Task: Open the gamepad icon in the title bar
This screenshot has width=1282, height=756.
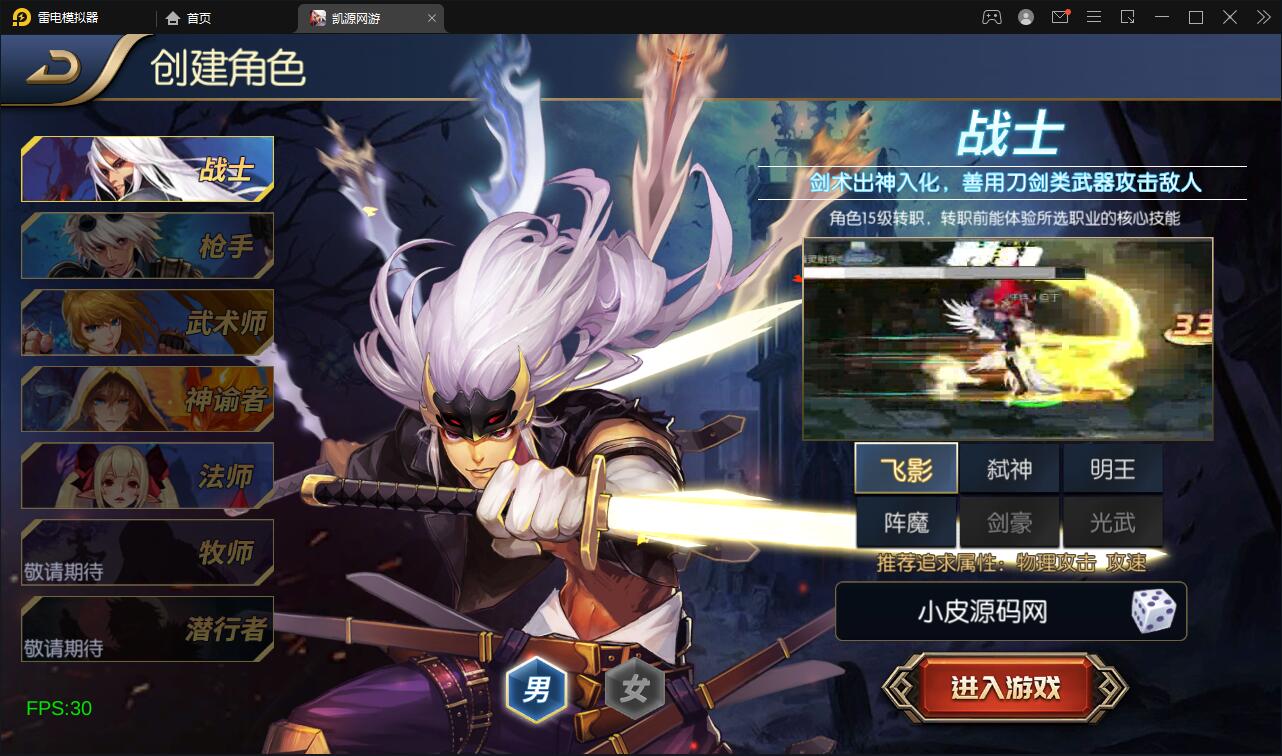Action: point(990,17)
